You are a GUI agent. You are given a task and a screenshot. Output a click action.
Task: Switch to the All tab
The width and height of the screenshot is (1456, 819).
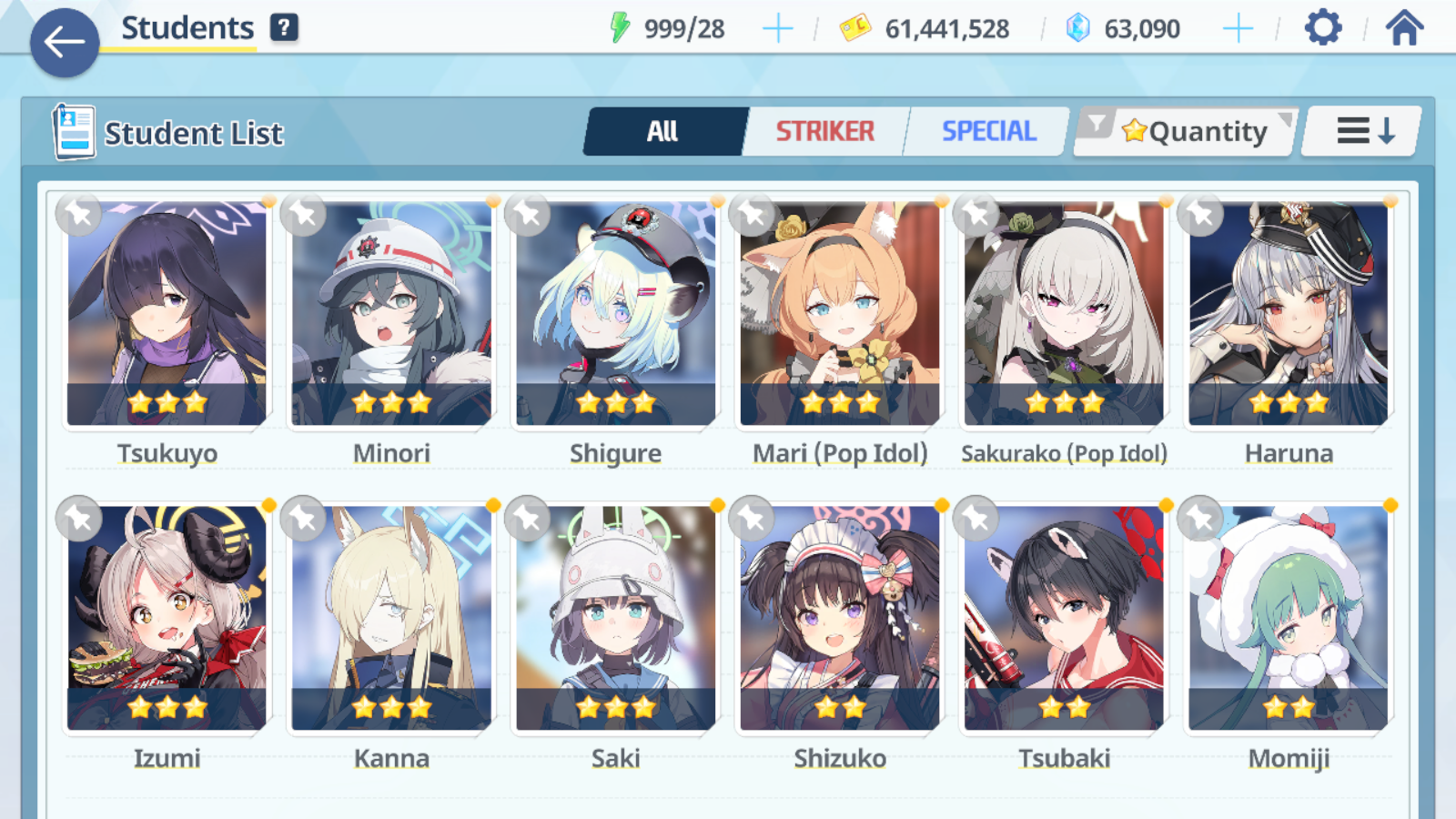(x=663, y=132)
